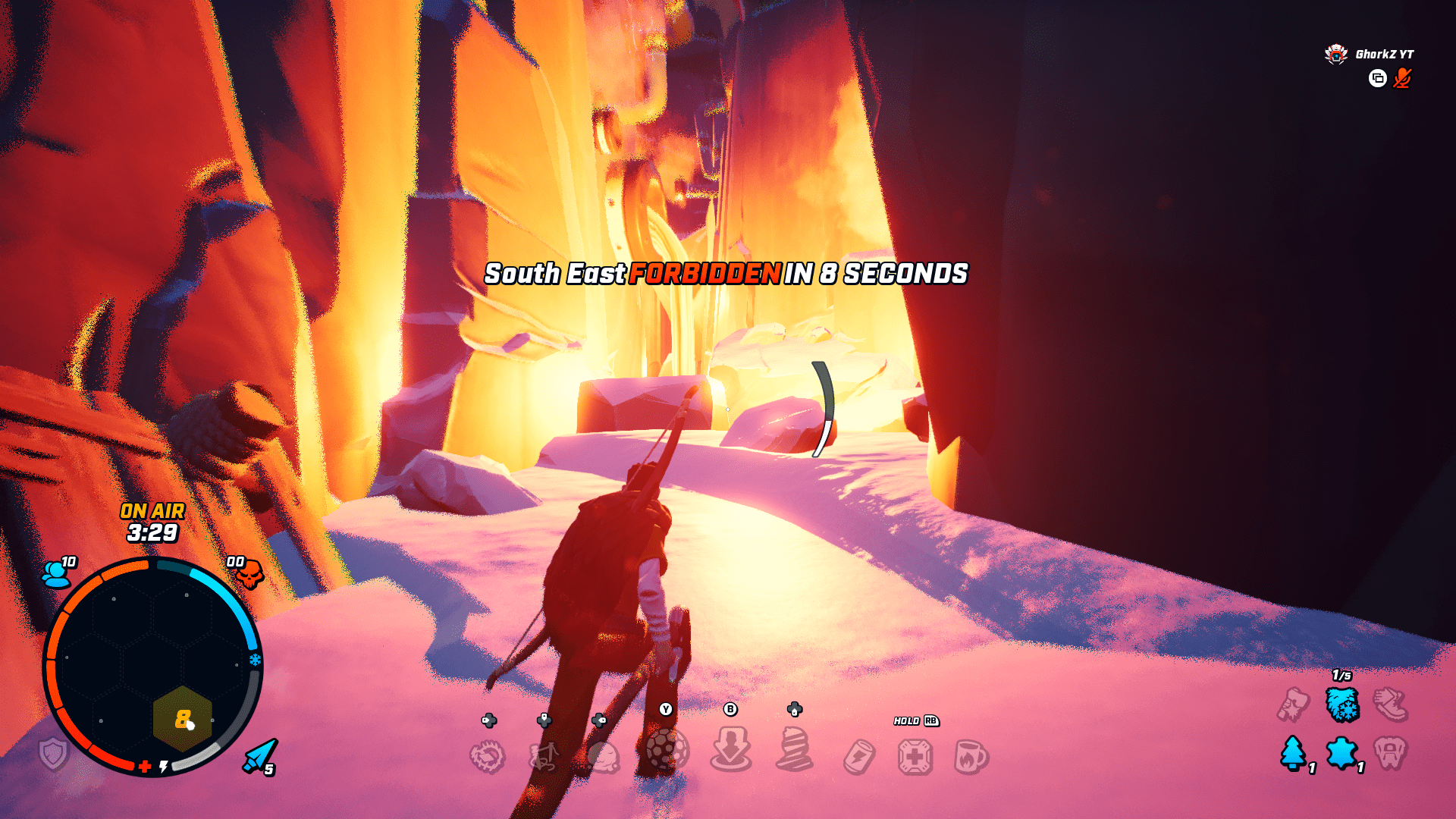Viewport: 1456px width, 819px height.
Task: Select the boots crafting icon
Action: (x=1391, y=704)
